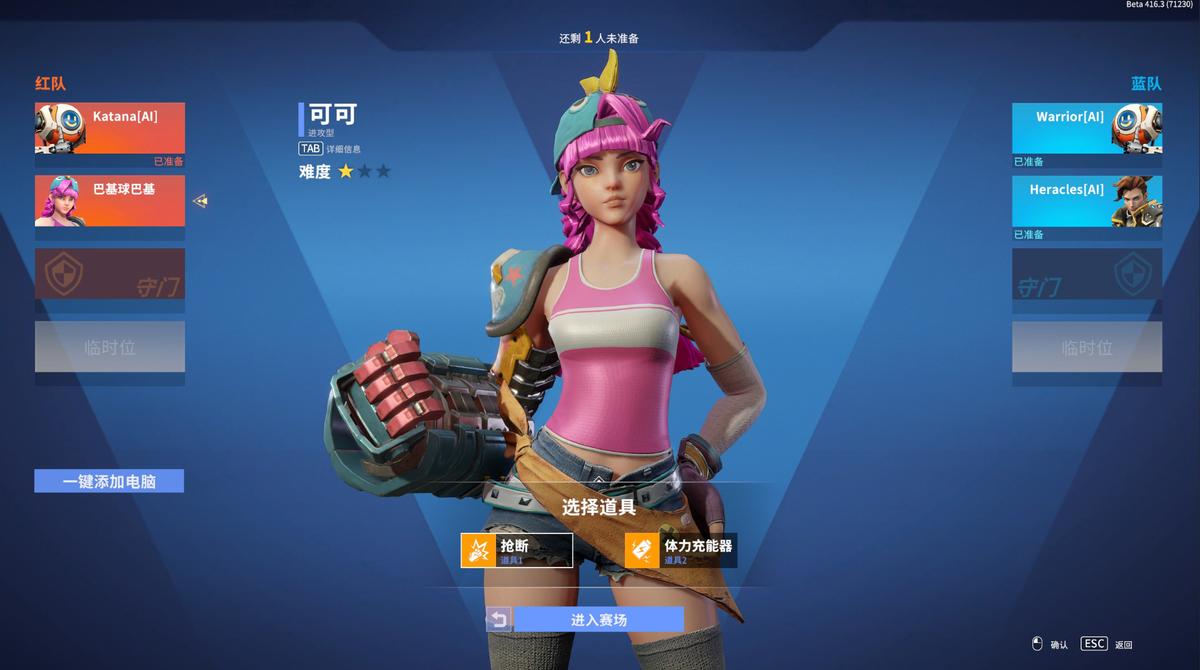Viewport: 1200px width, 670px height.
Task: Pick the blue team 守门 goalkeeper slot
Action: click(1087, 274)
